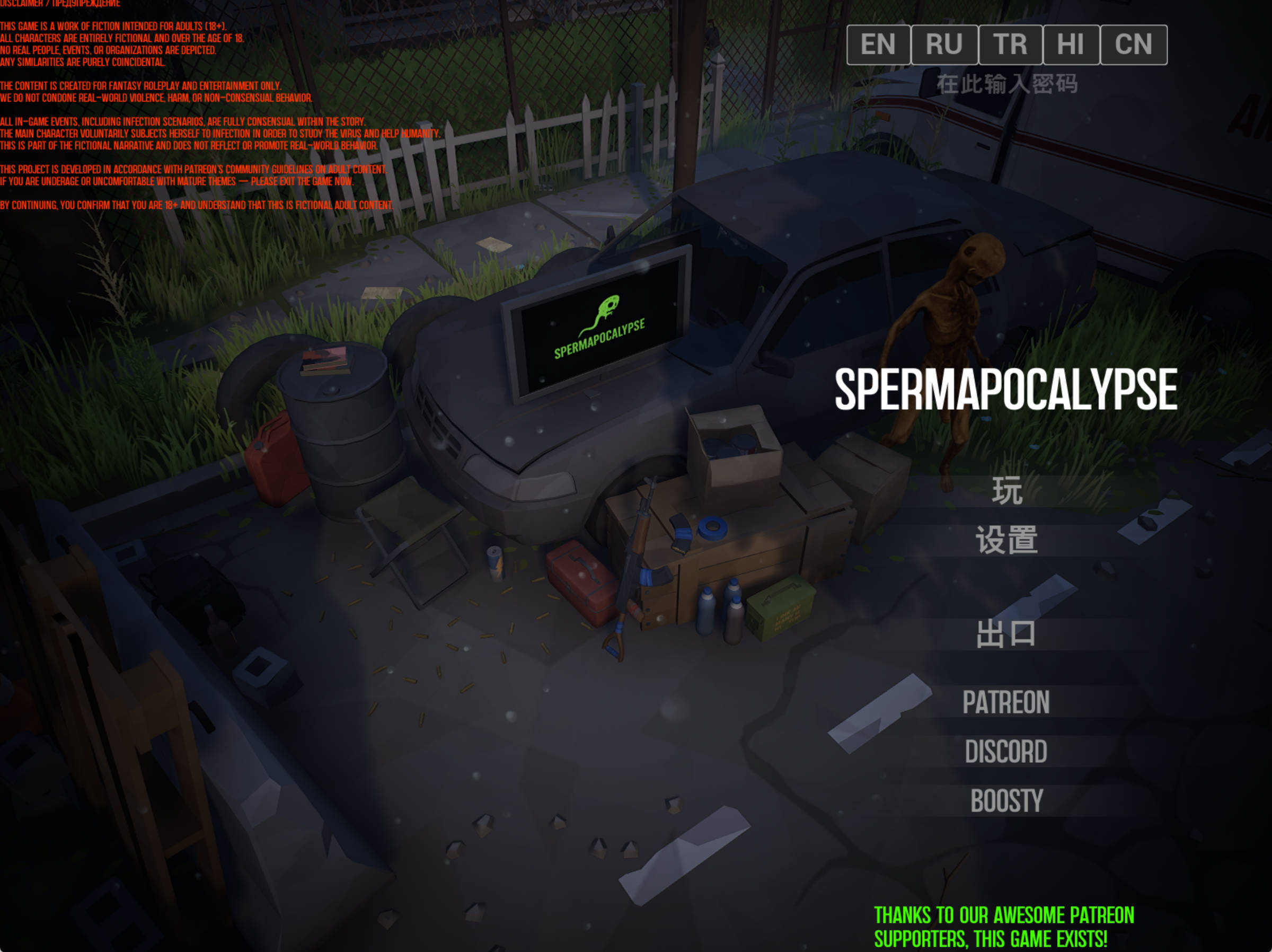Screen dimensions: 1272x952
Task: Select 玩 to start the game
Action: click(1008, 491)
